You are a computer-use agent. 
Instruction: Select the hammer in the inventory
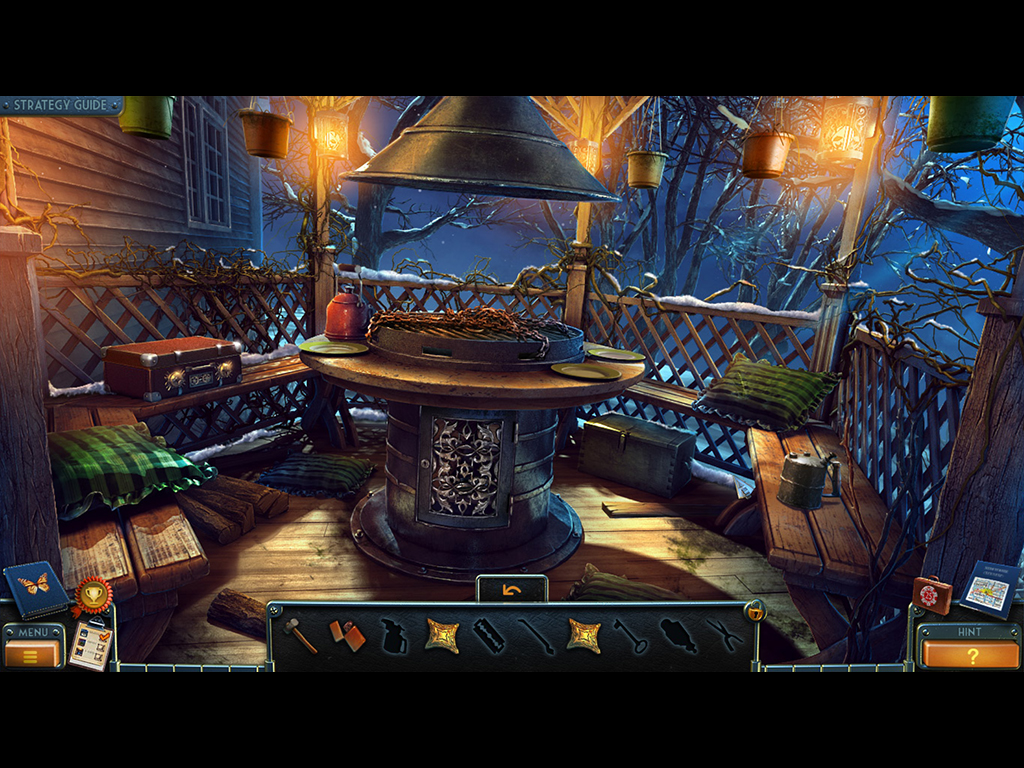point(300,635)
